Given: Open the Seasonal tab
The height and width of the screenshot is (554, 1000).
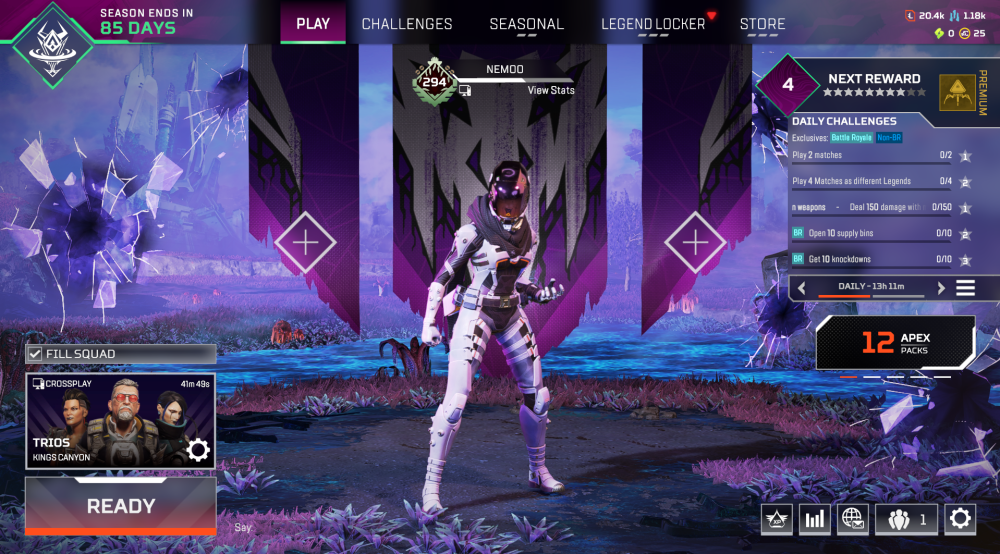Looking at the screenshot, I should point(526,24).
